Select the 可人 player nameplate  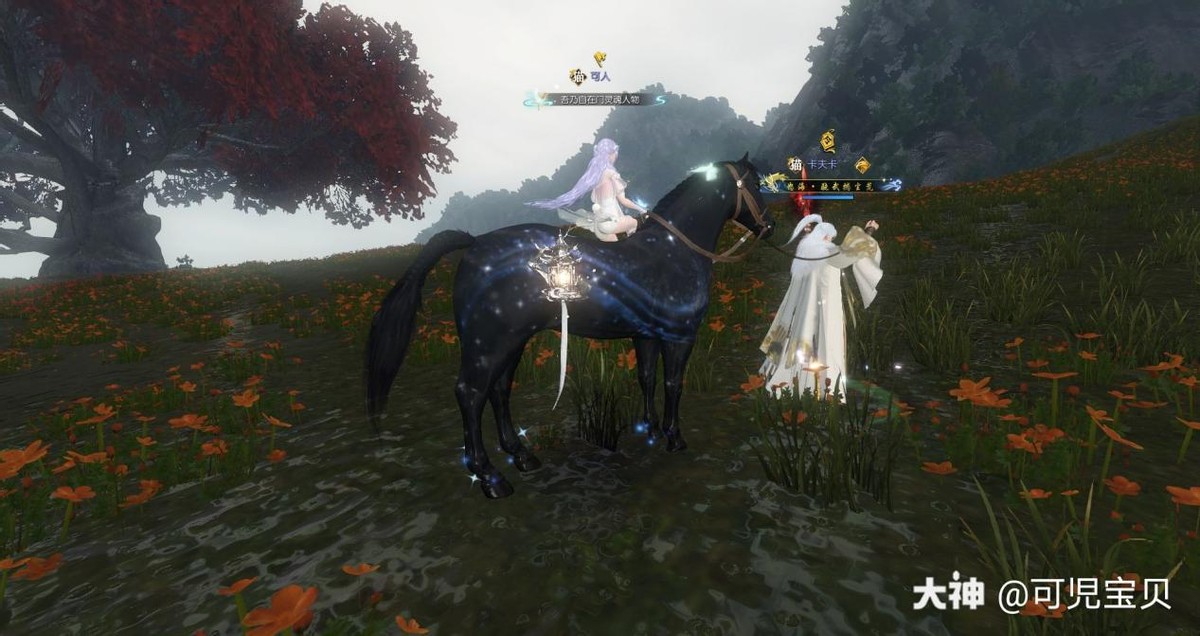600,77
